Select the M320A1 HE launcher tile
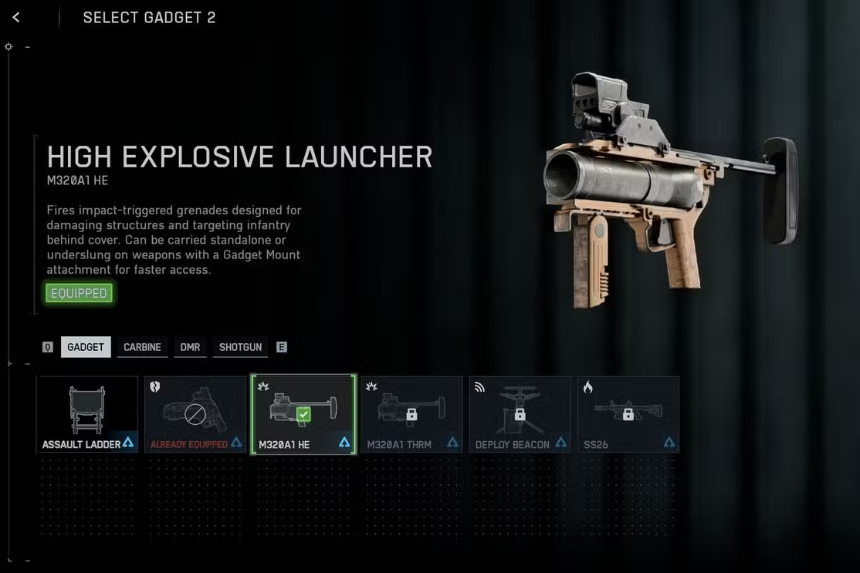 tap(303, 414)
